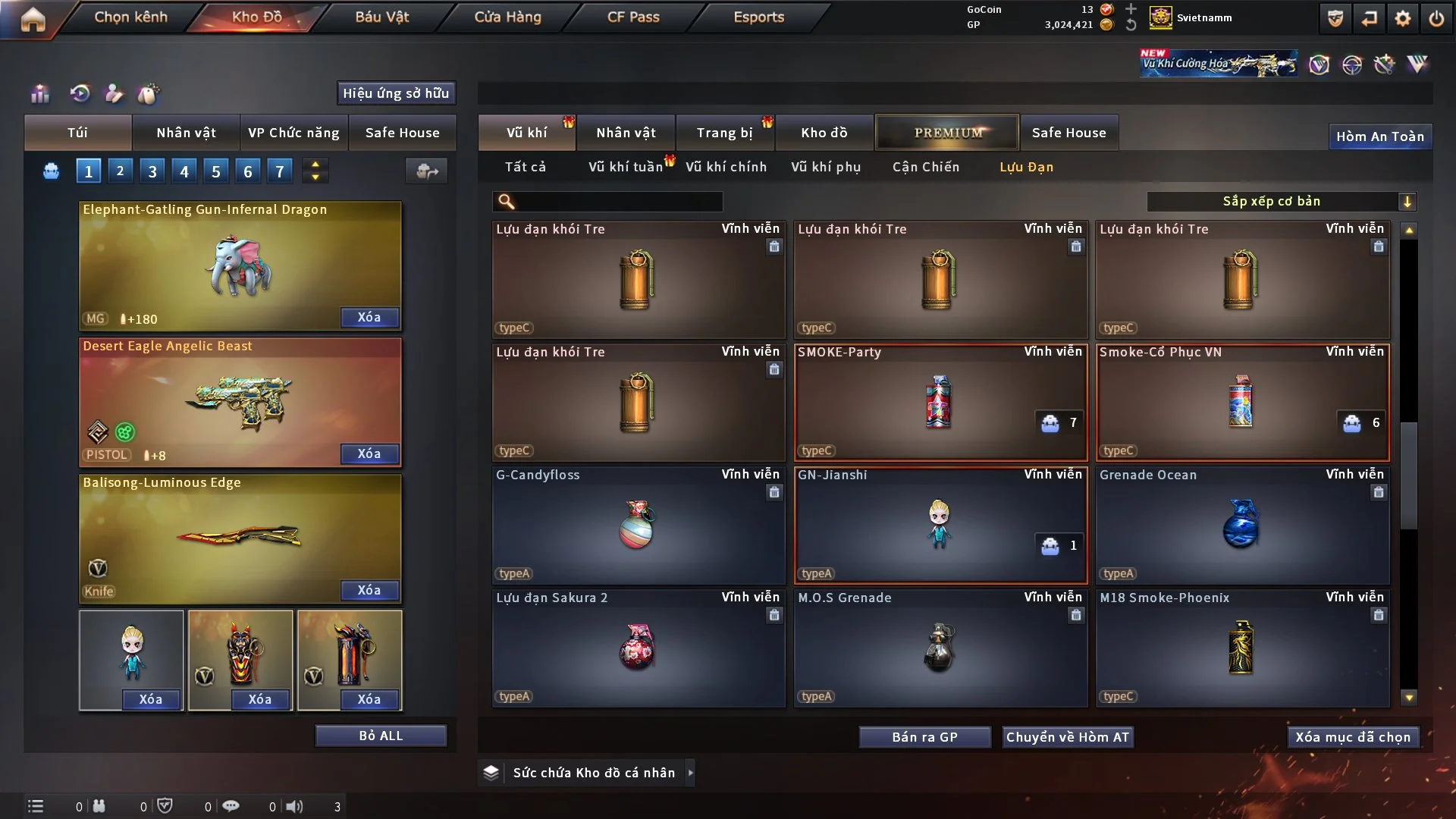Open the gear settings icon

click(1402, 18)
